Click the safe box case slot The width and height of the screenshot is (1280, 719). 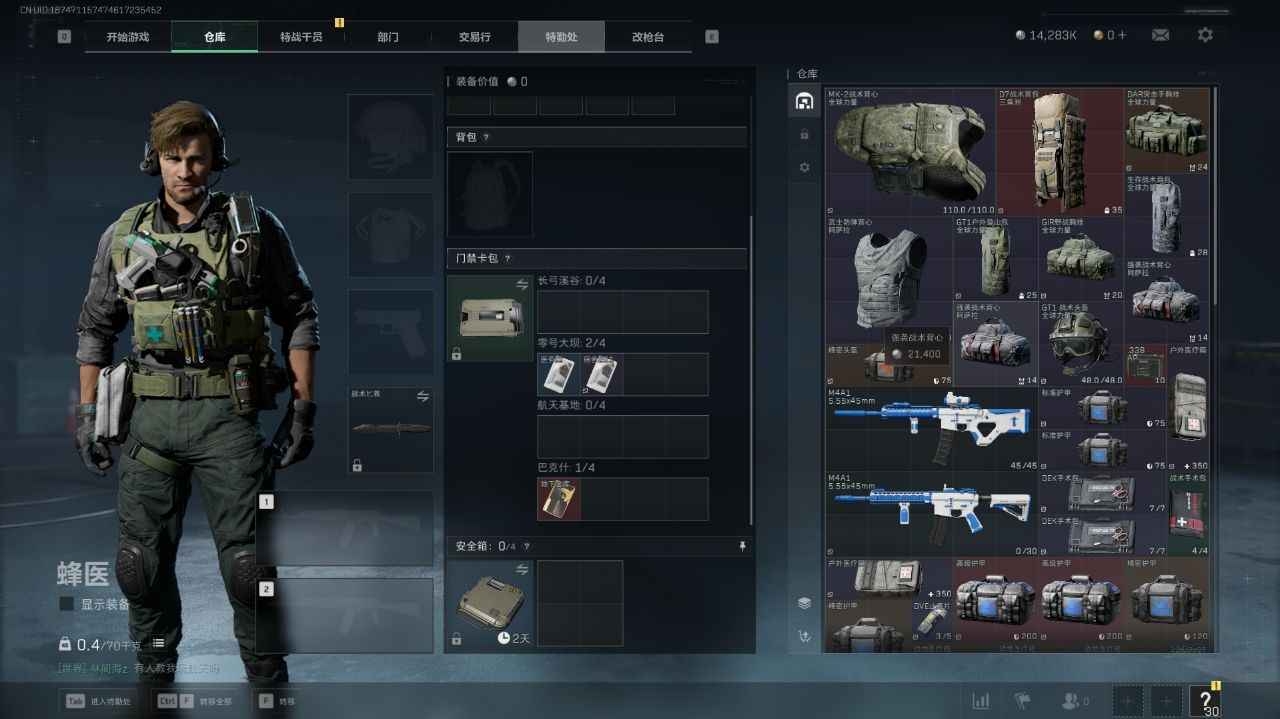point(489,605)
